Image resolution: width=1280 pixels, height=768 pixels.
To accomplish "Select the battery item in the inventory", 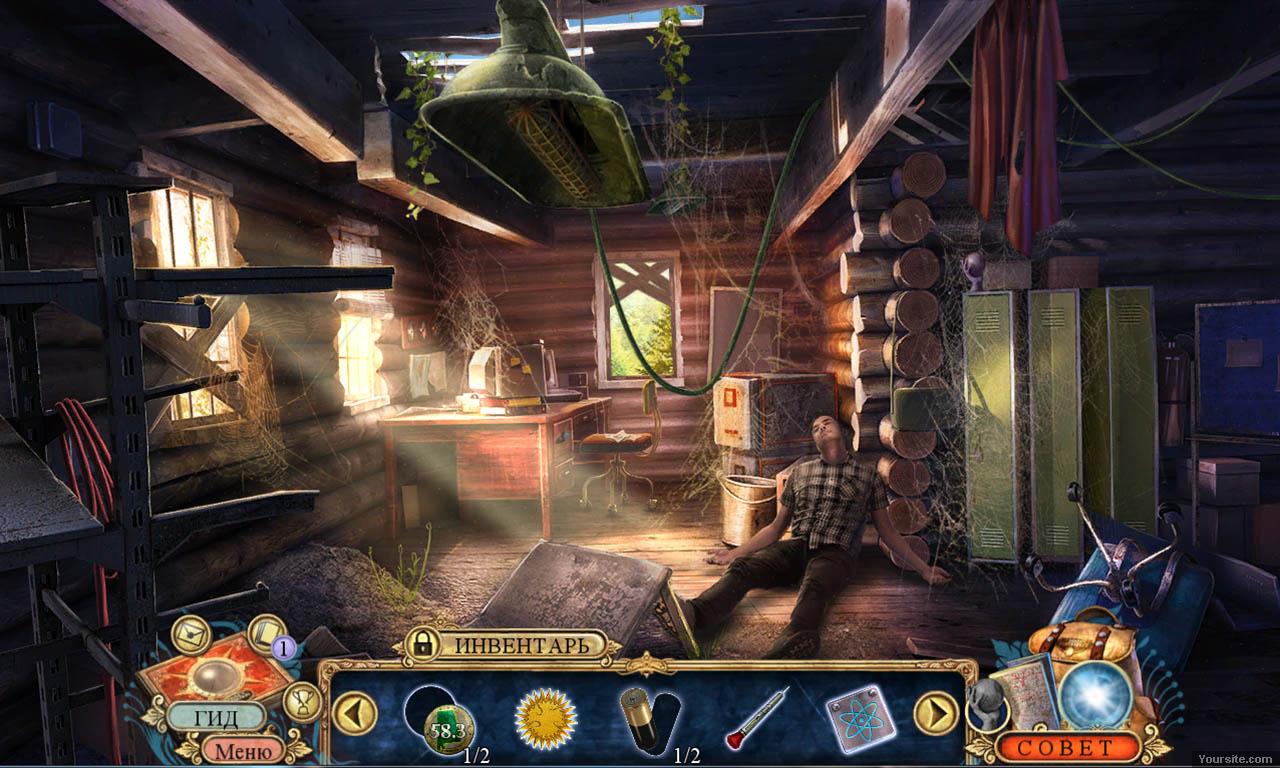I will [x=642, y=718].
